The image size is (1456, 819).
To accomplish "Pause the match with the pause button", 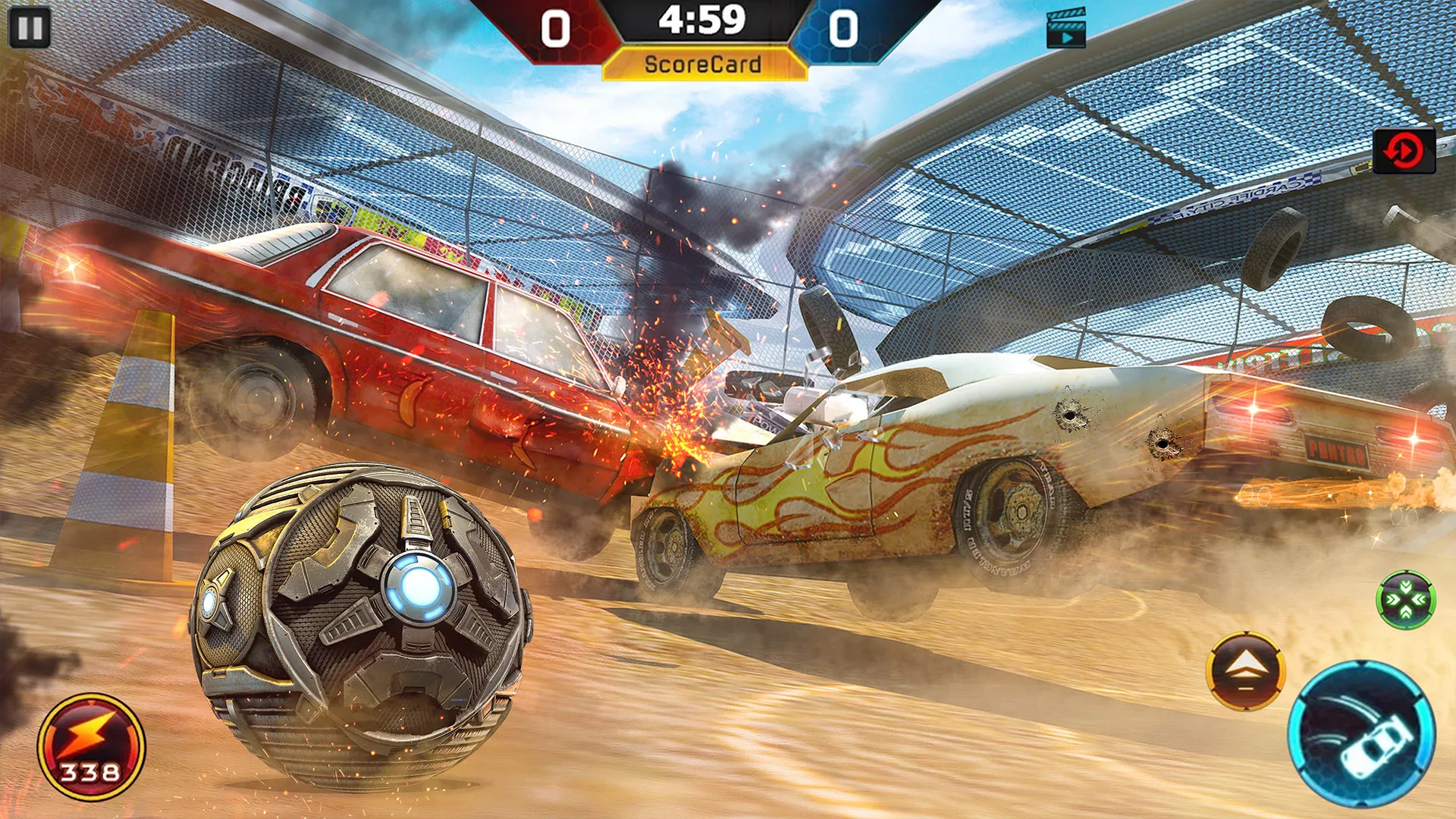I will click(x=30, y=28).
